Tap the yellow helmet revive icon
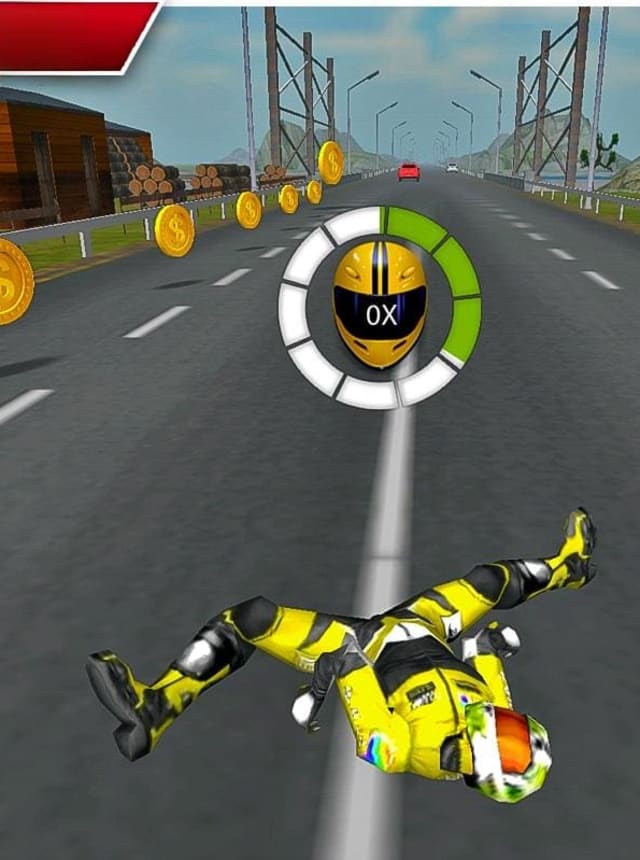The image size is (640, 860). pyautogui.click(x=380, y=304)
